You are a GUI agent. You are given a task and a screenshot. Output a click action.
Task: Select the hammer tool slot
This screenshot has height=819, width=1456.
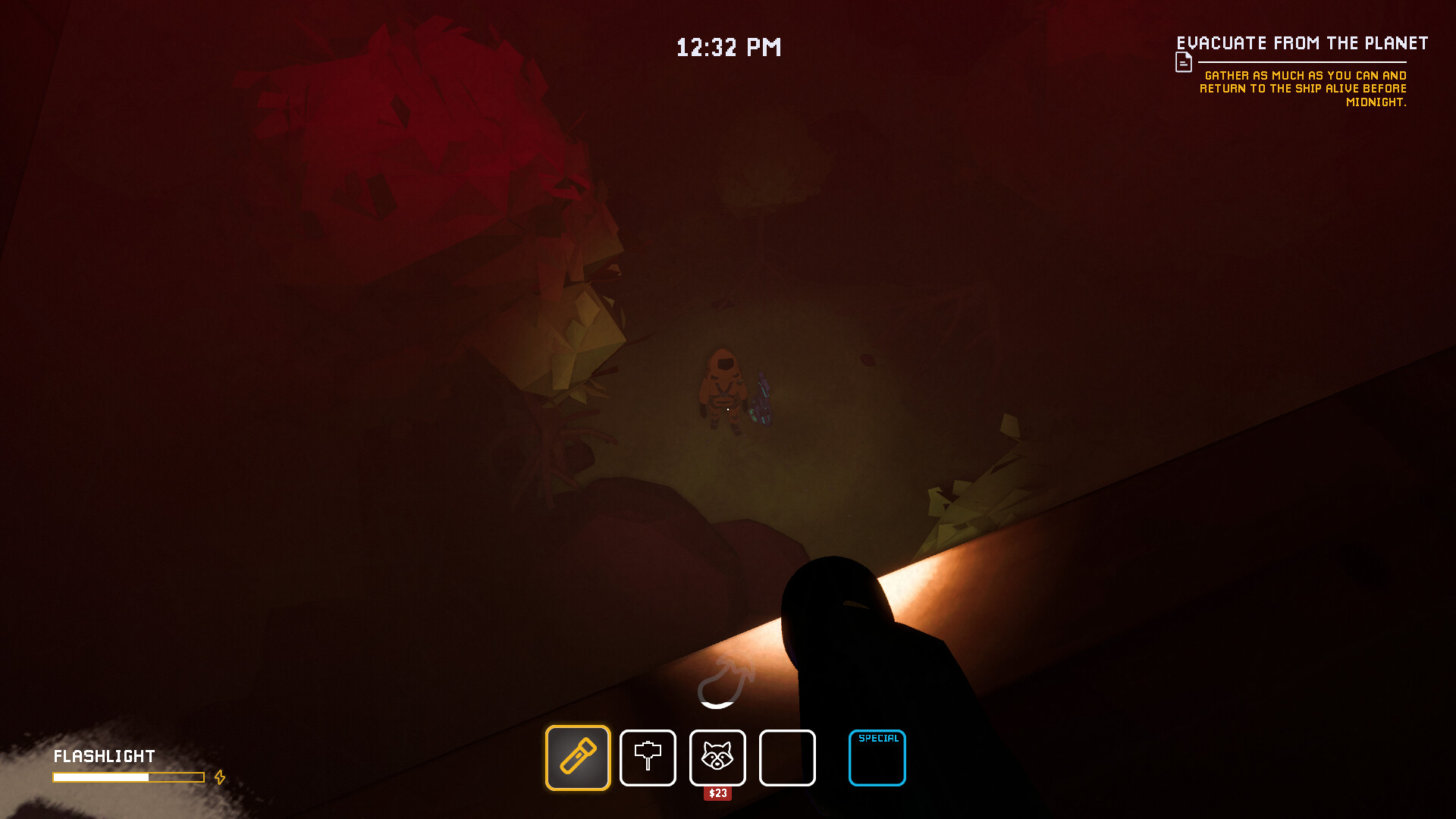(648, 758)
